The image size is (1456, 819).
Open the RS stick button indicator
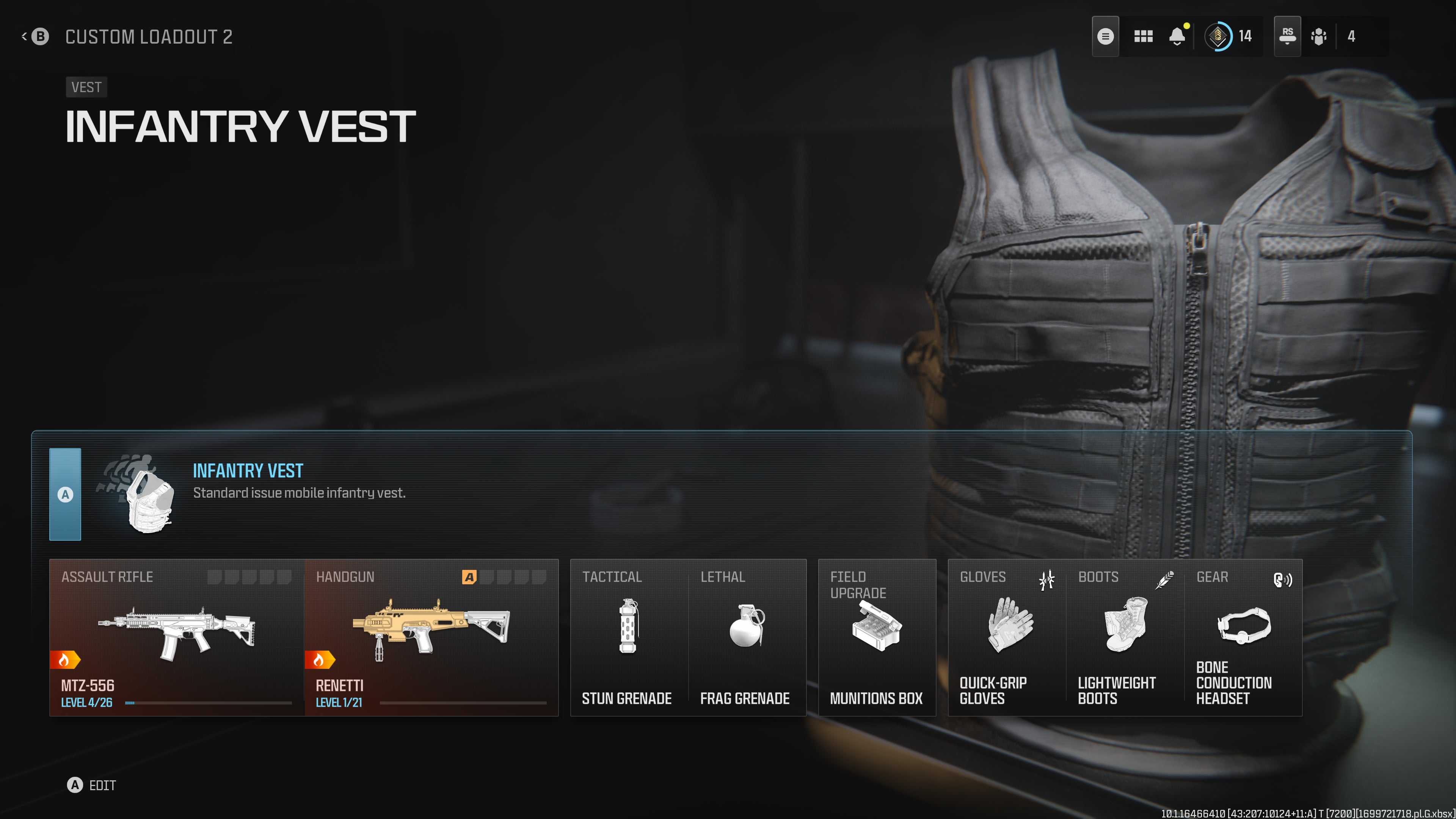tap(1287, 36)
